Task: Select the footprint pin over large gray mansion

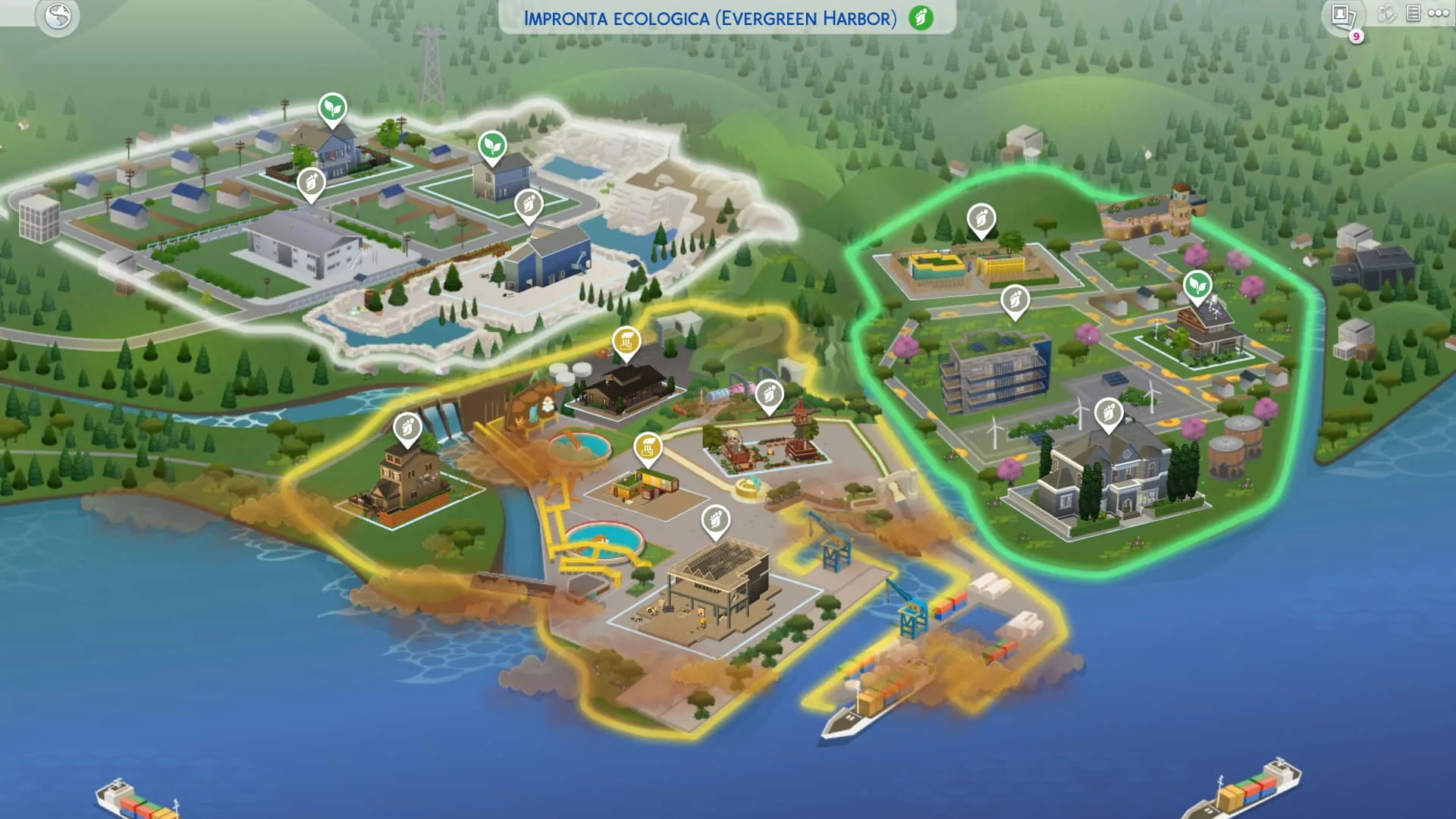Action: [1109, 413]
